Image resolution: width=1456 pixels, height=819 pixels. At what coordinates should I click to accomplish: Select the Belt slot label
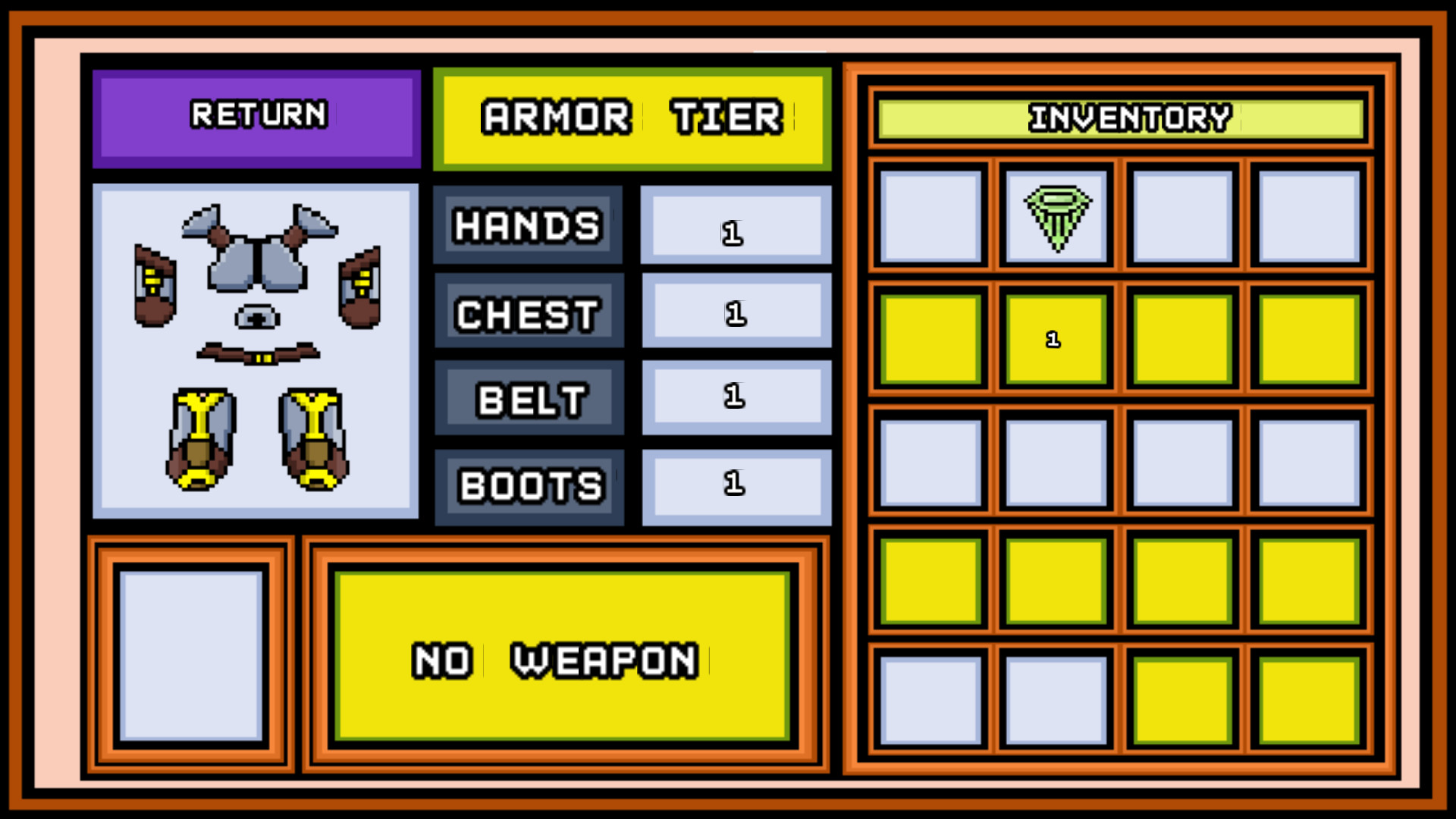coord(529,398)
